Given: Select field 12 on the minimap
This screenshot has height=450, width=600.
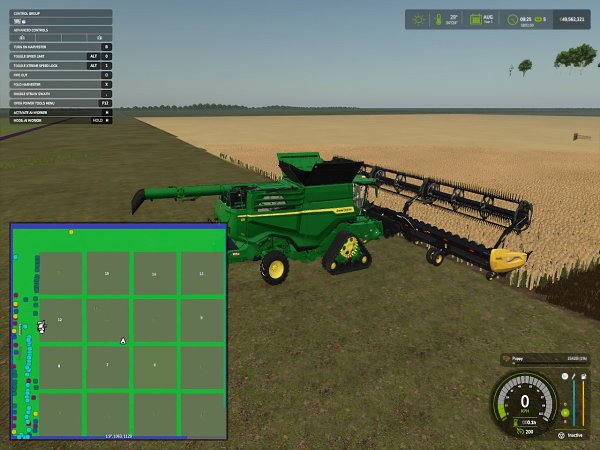Looking at the screenshot, I should pos(60,320).
